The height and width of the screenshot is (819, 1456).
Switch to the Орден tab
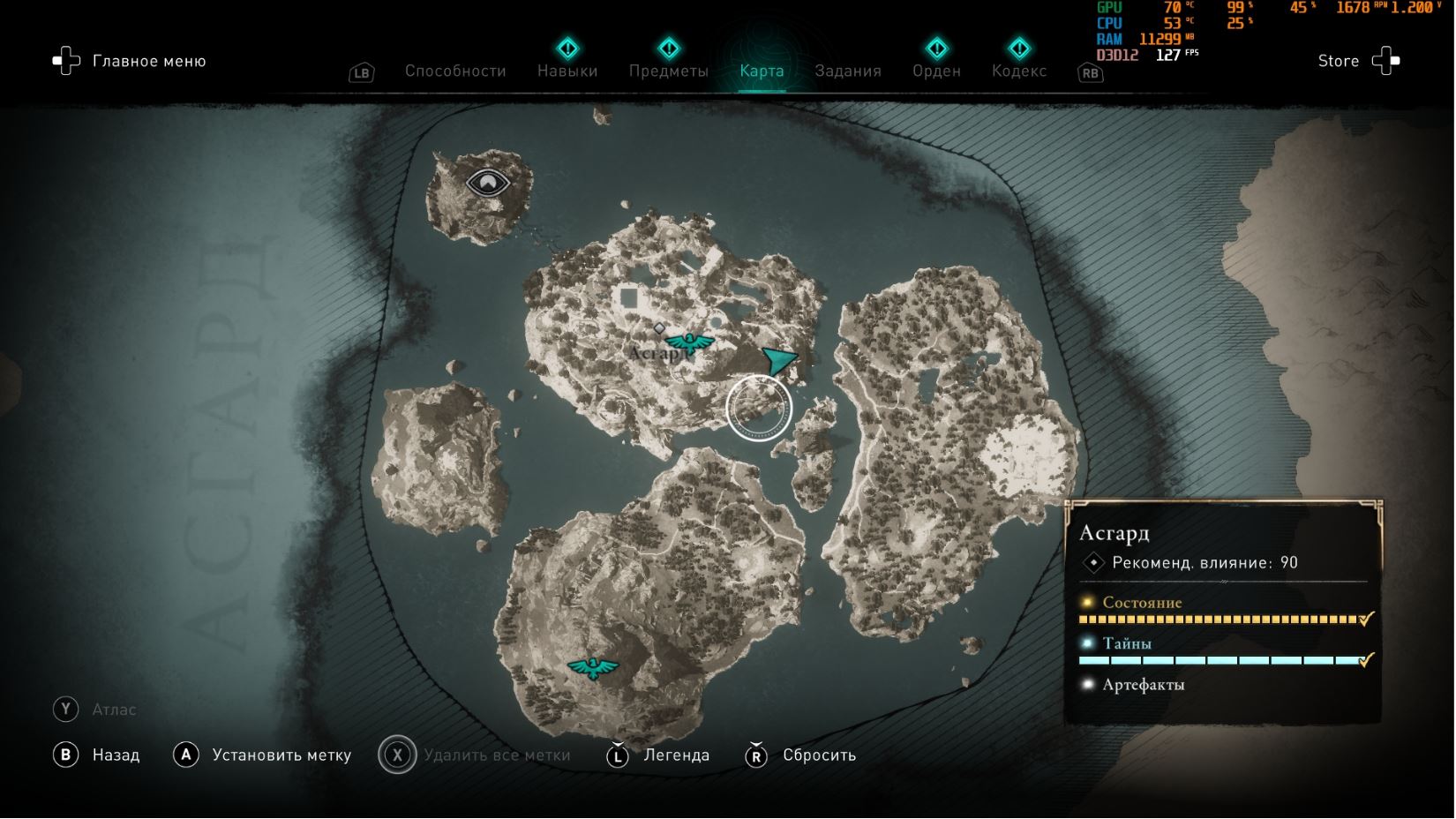pyautogui.click(x=936, y=71)
